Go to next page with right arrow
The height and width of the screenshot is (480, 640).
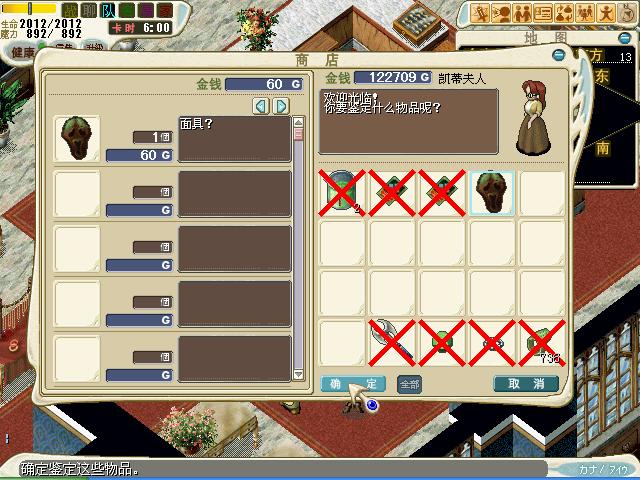coord(281,106)
